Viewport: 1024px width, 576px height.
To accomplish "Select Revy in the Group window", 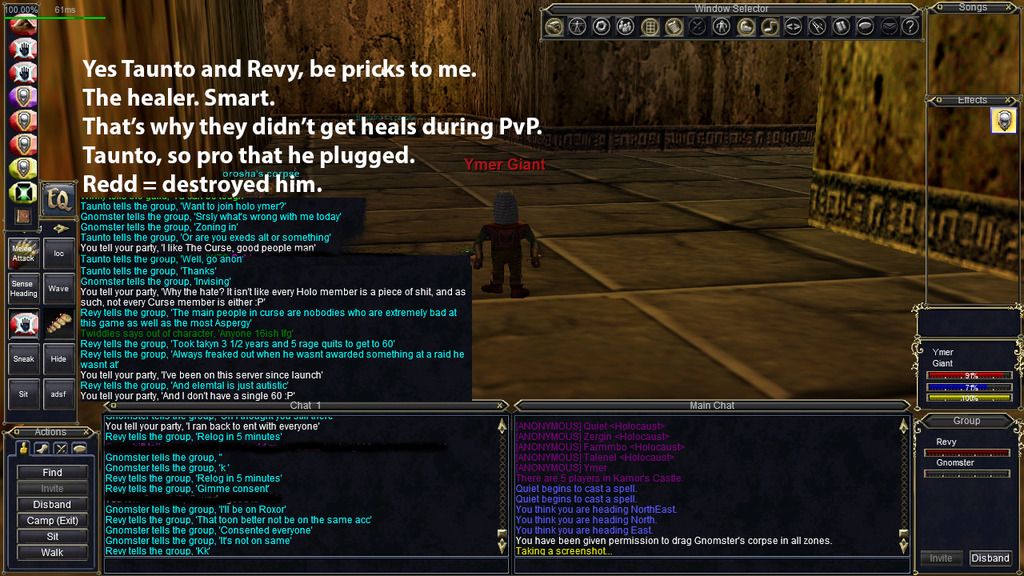I will click(x=946, y=441).
